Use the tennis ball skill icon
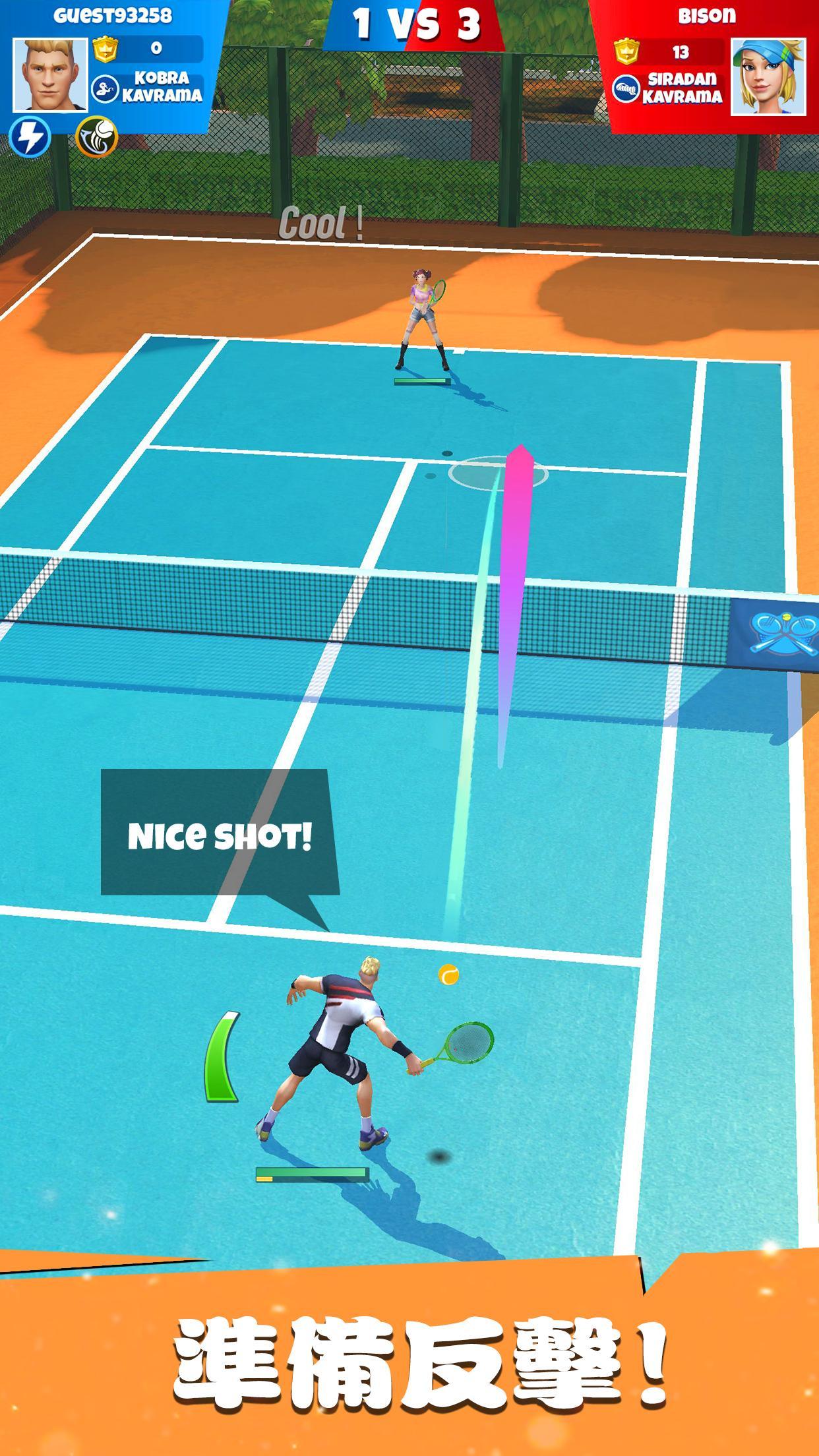The height and width of the screenshot is (1456, 819). tap(96, 137)
